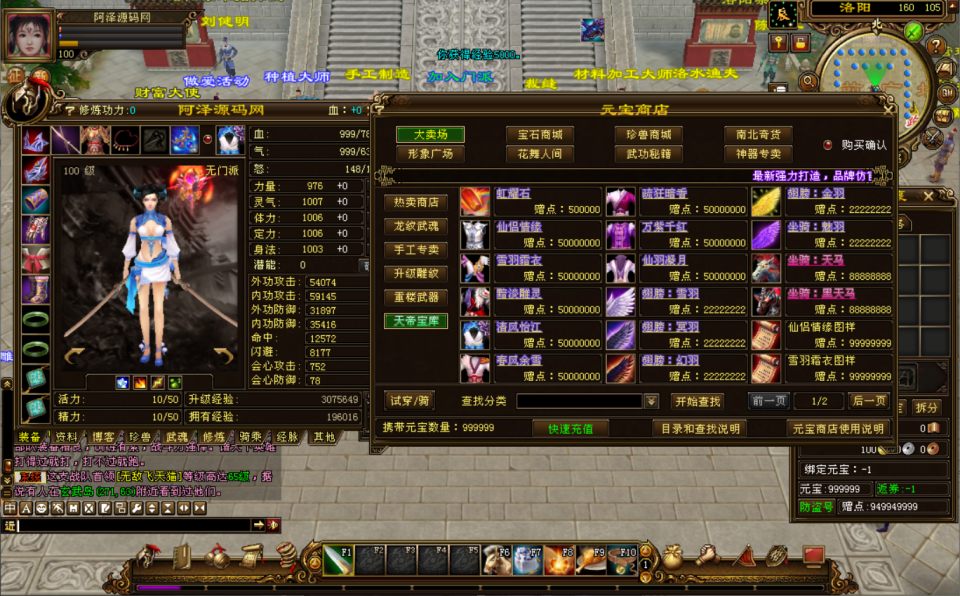This screenshot has height=596, width=960.
Task: Open the 查找分类 search category dropdown
Action: (x=651, y=401)
